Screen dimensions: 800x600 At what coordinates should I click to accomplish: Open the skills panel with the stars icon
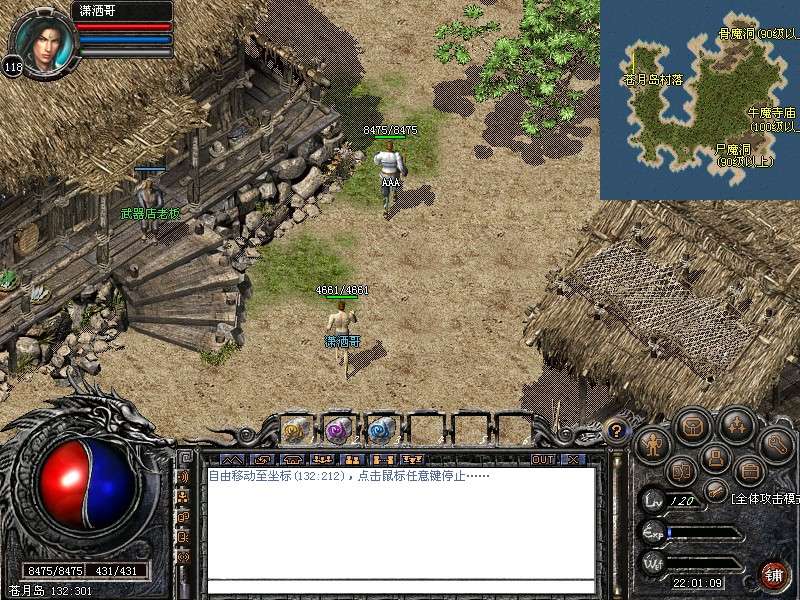pos(736,426)
